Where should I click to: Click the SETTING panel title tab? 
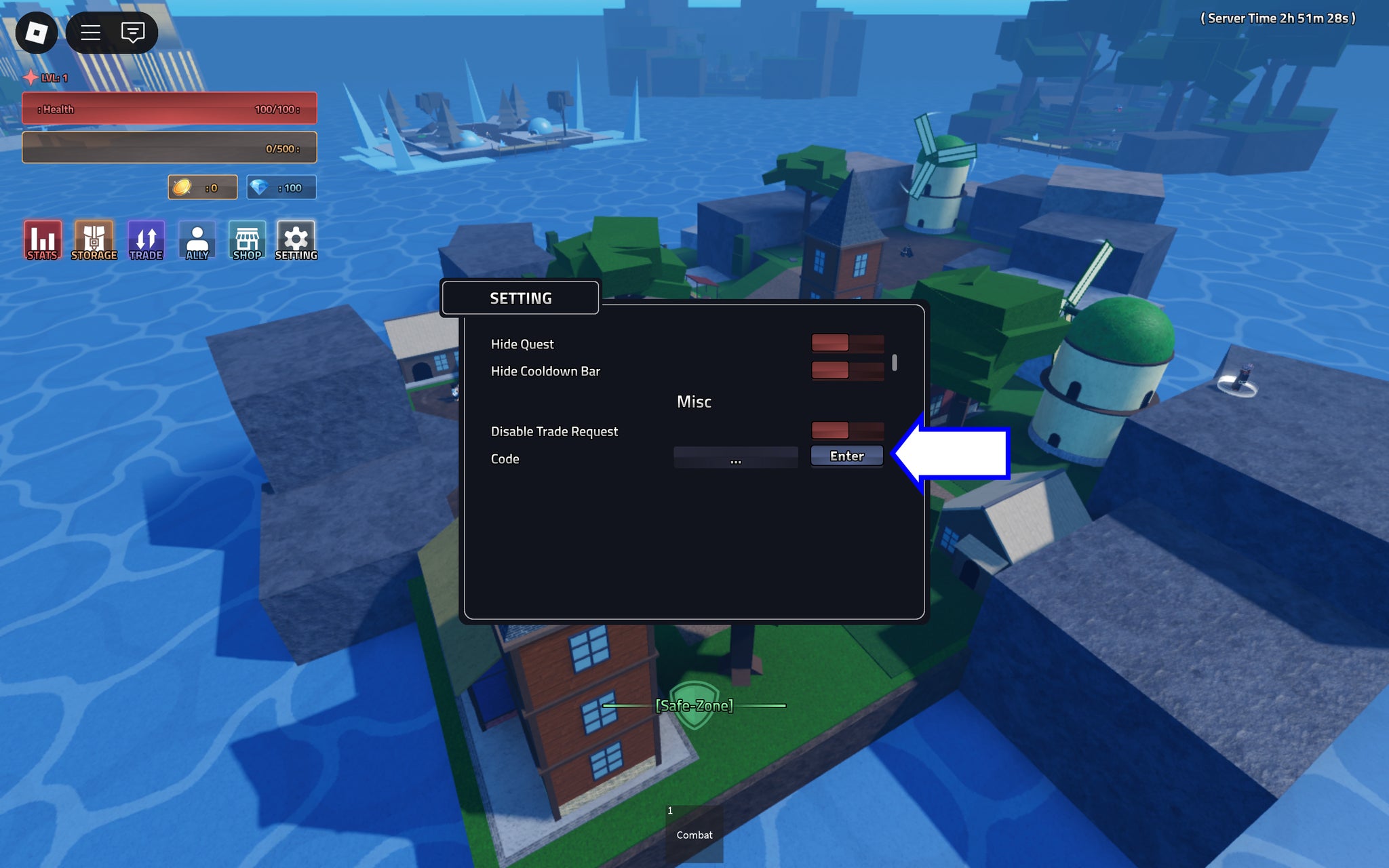[520, 297]
